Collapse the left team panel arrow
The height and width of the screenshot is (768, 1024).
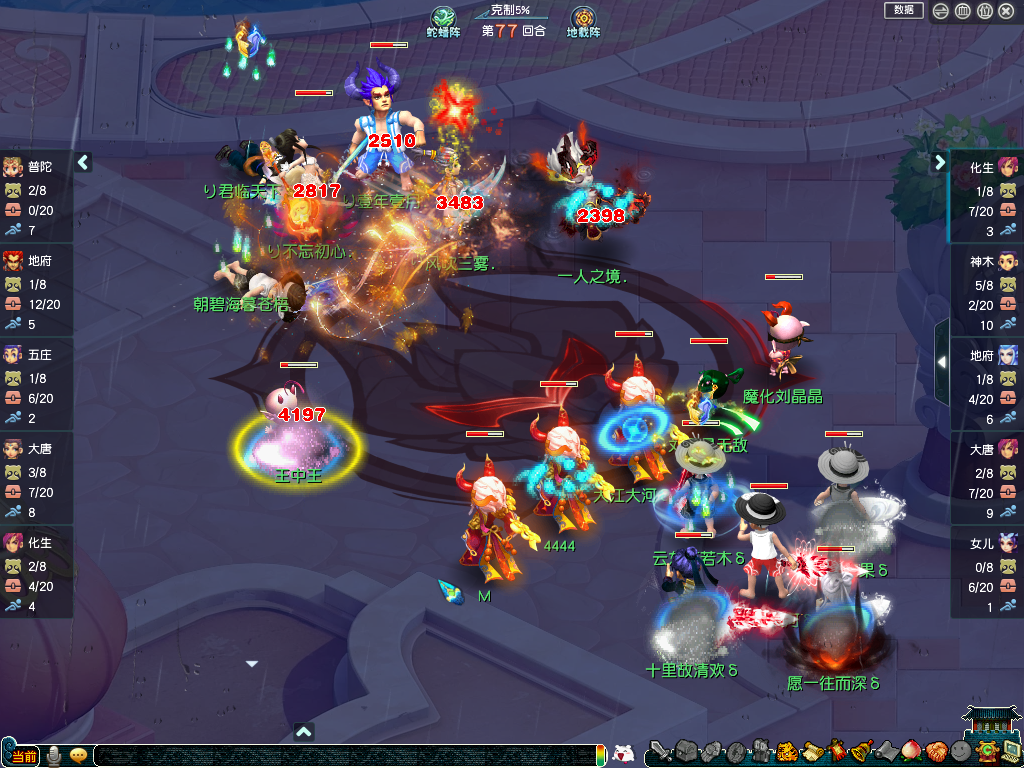click(x=83, y=162)
